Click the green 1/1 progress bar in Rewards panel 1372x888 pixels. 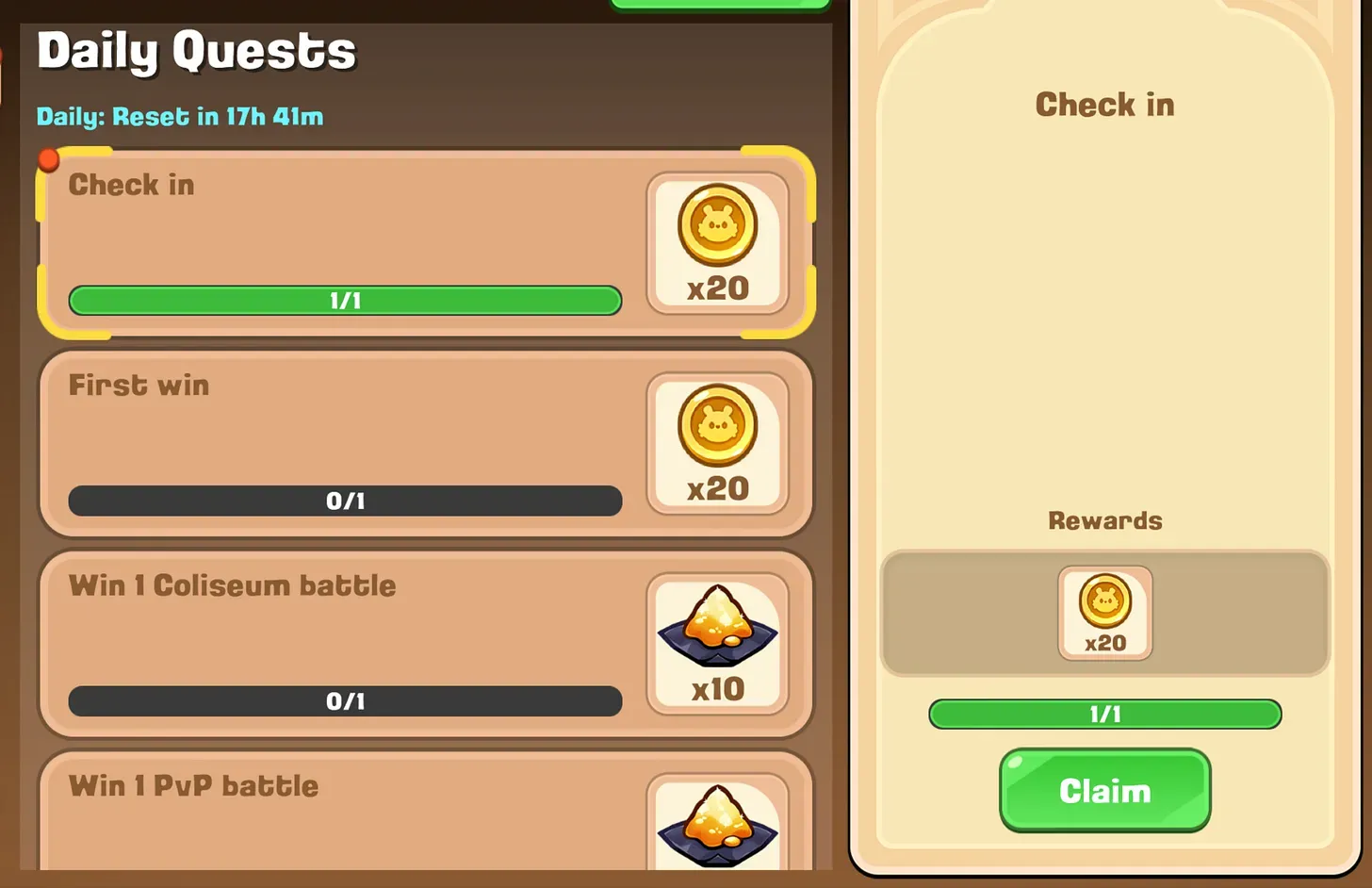[1104, 715]
